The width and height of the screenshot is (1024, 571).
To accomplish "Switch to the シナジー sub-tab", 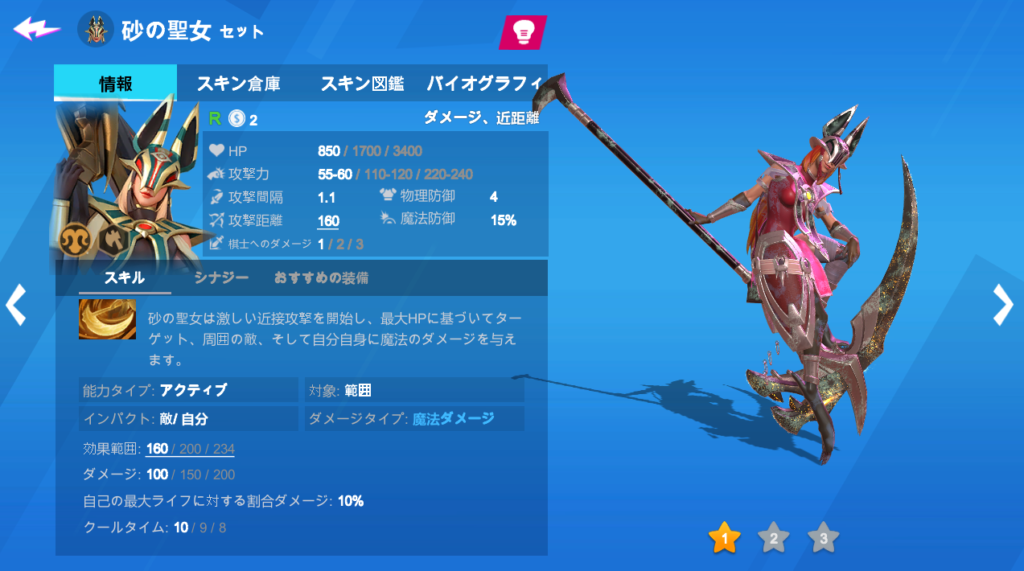I will [221, 278].
